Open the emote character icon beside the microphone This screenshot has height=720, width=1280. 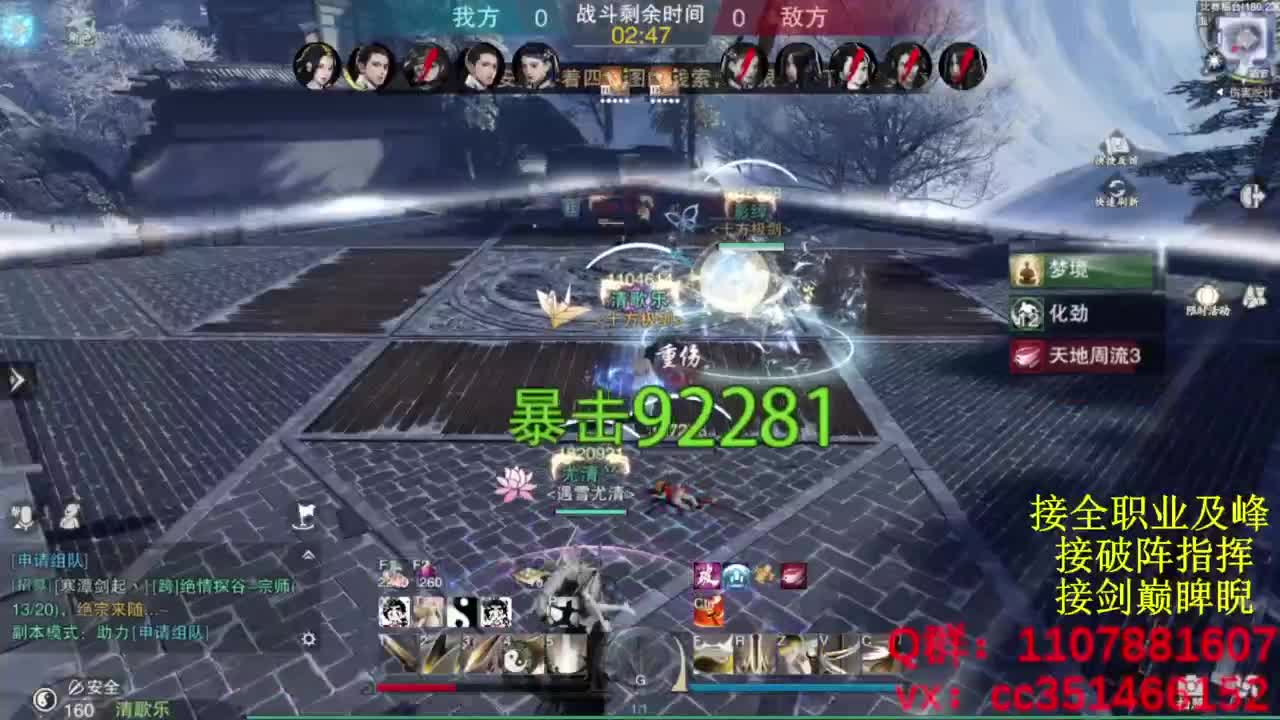point(68,517)
